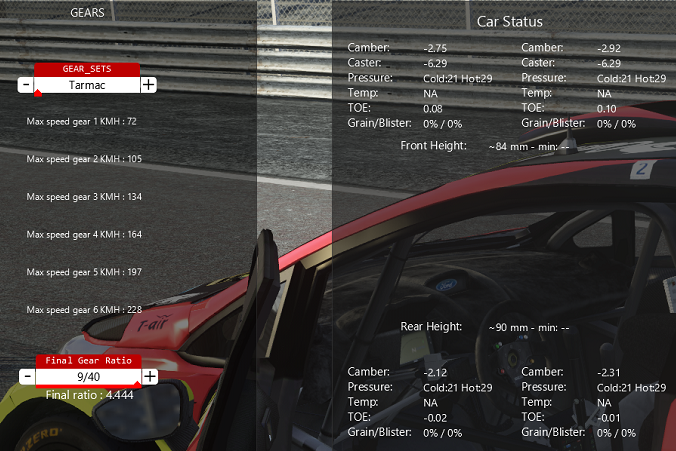Decrease the GEAR_SETS selection with minus
The width and height of the screenshot is (676, 451).
pos(26,85)
